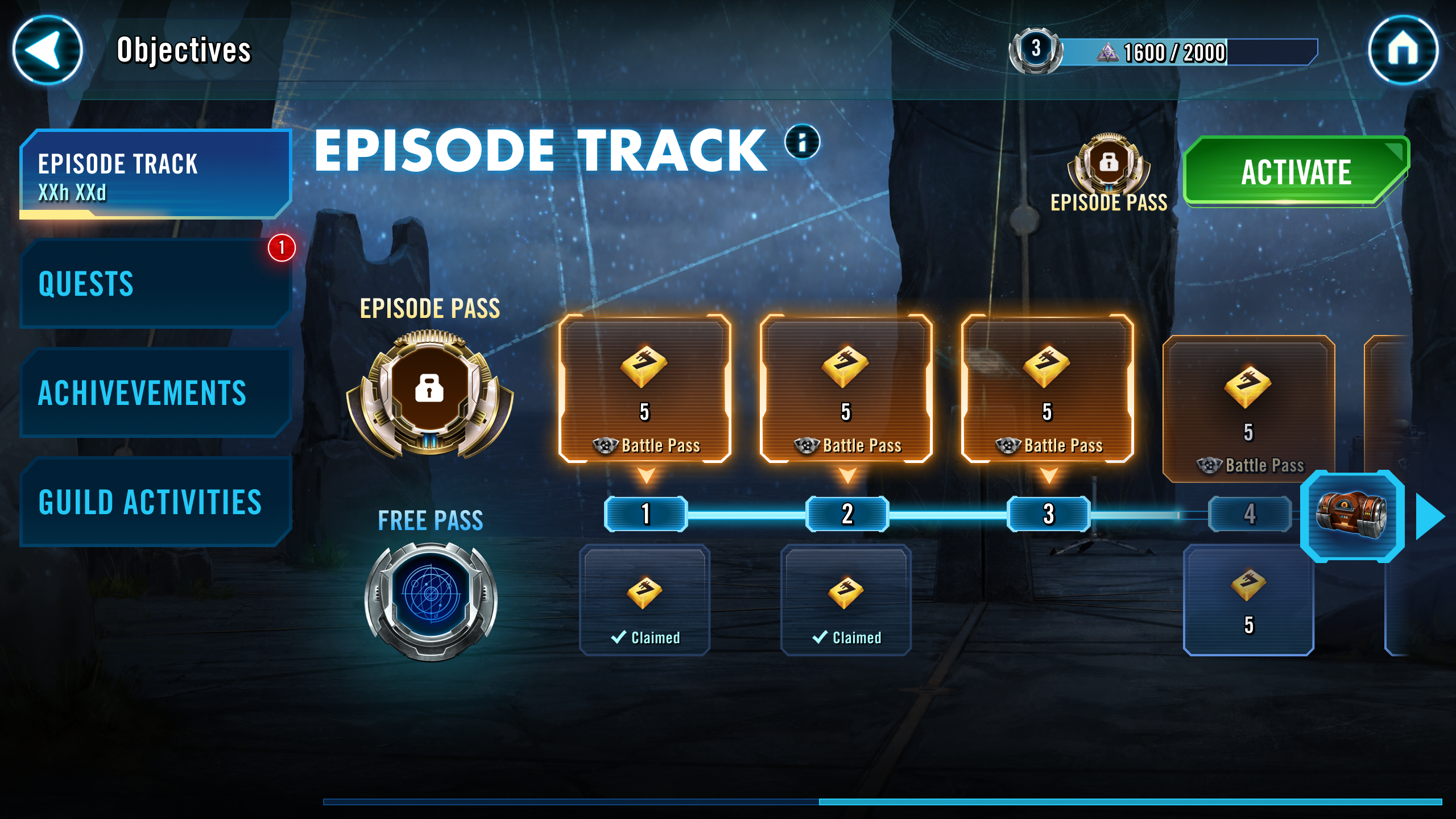Viewport: 1456px width, 819px height.
Task: Click the track scrollbar at the bottom
Action: pos(1130,802)
